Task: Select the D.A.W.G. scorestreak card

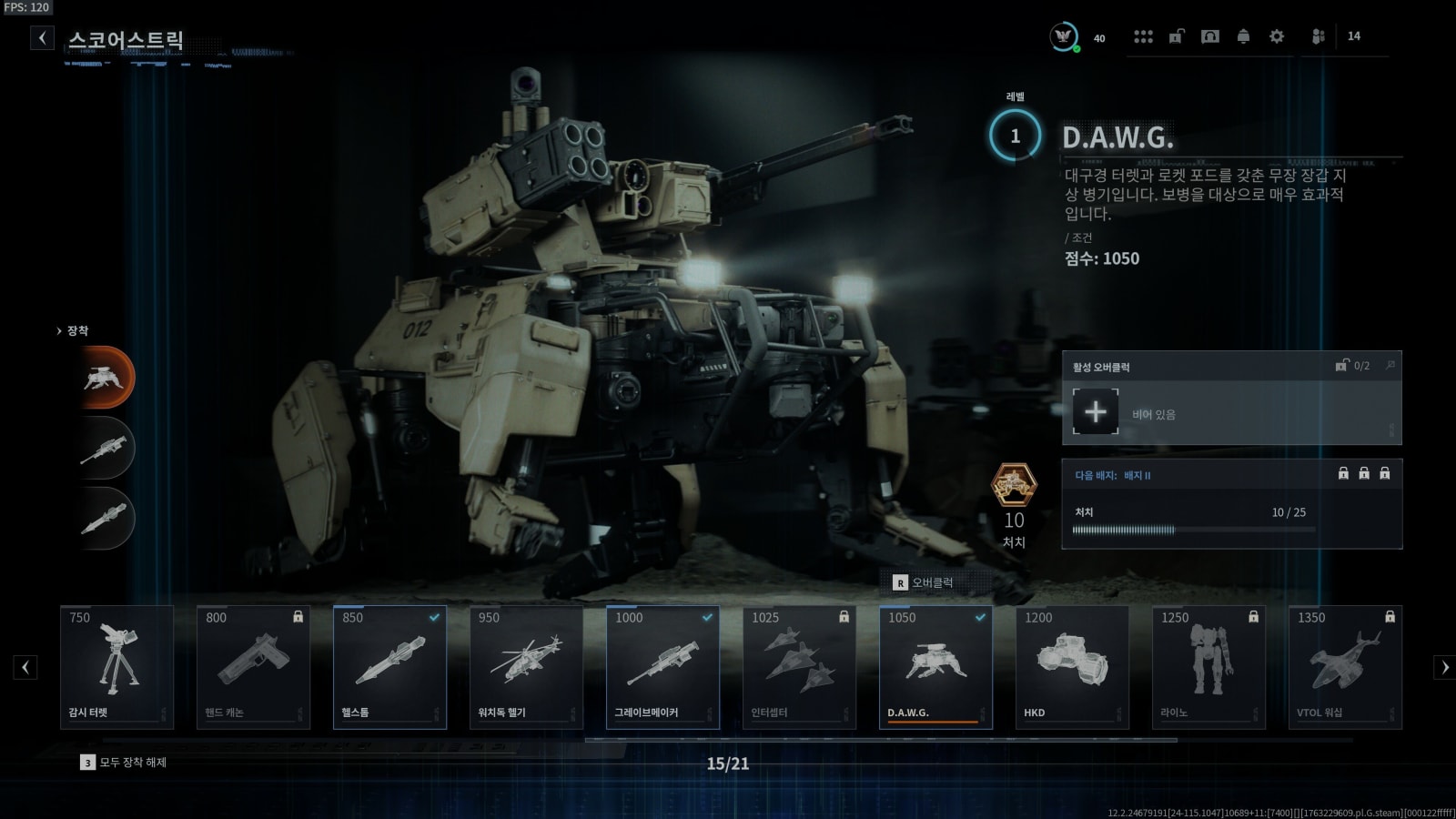Action: point(935,667)
